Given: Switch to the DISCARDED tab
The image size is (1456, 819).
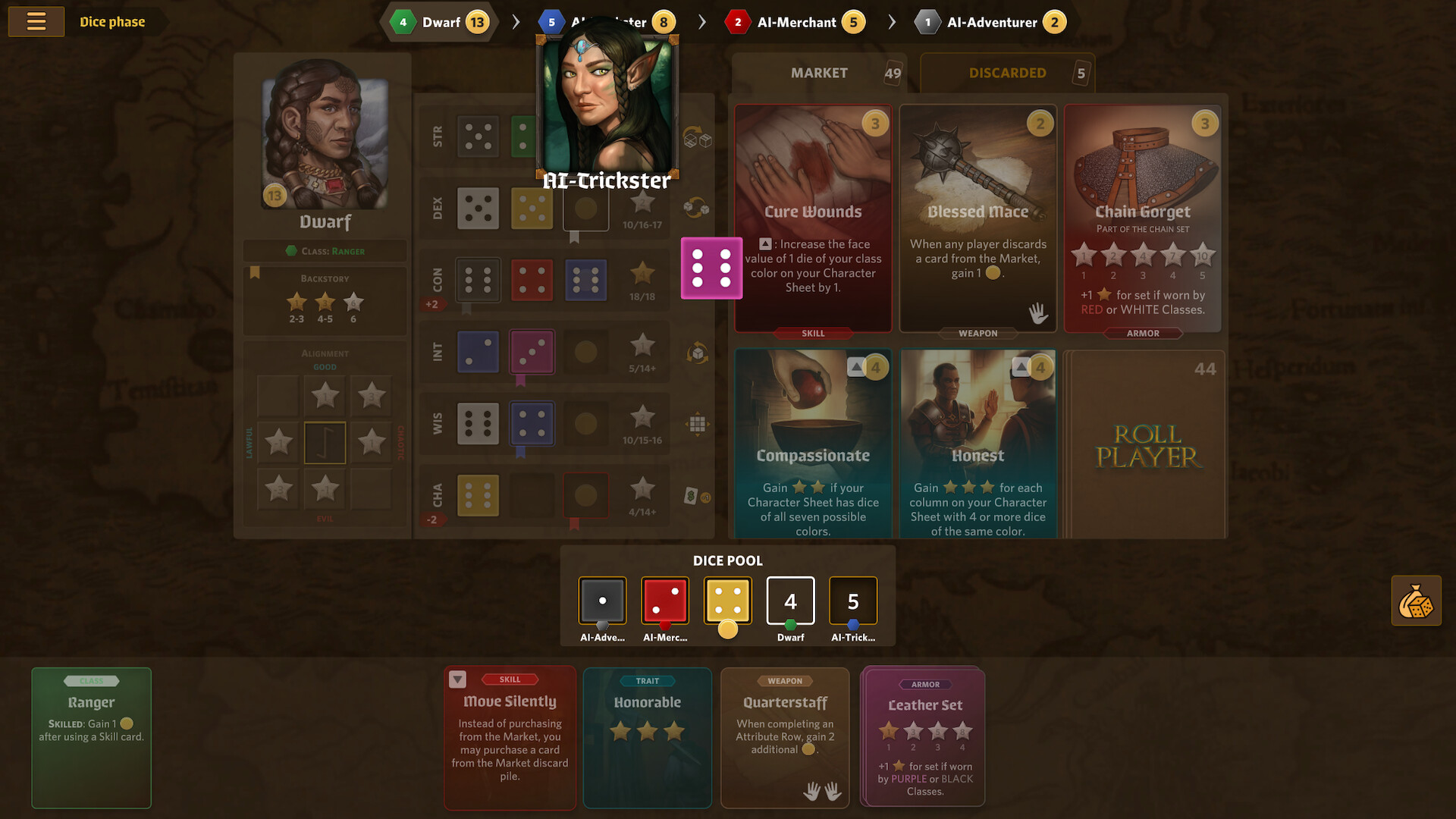Looking at the screenshot, I should point(1007,73).
